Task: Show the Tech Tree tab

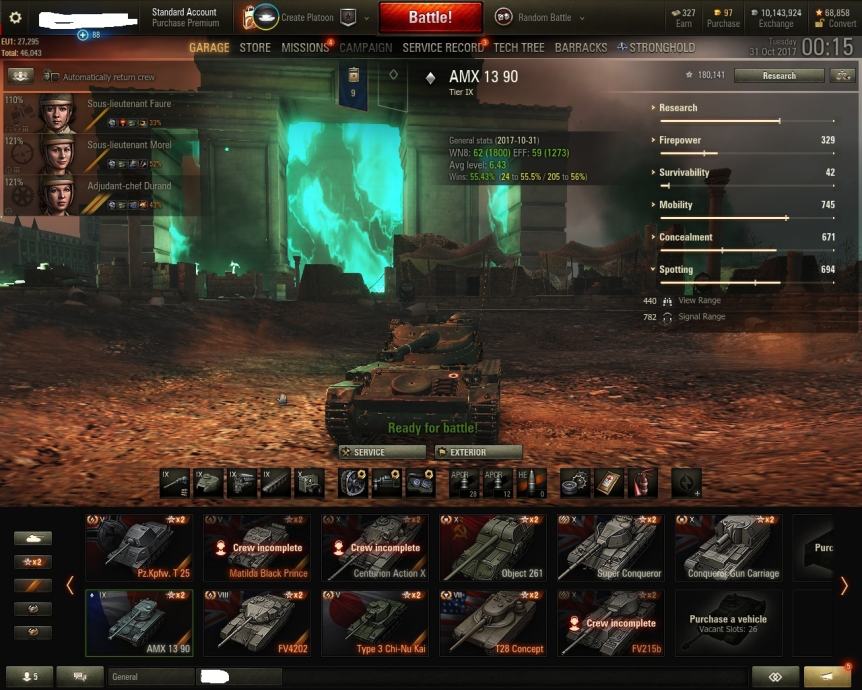Action: point(519,47)
